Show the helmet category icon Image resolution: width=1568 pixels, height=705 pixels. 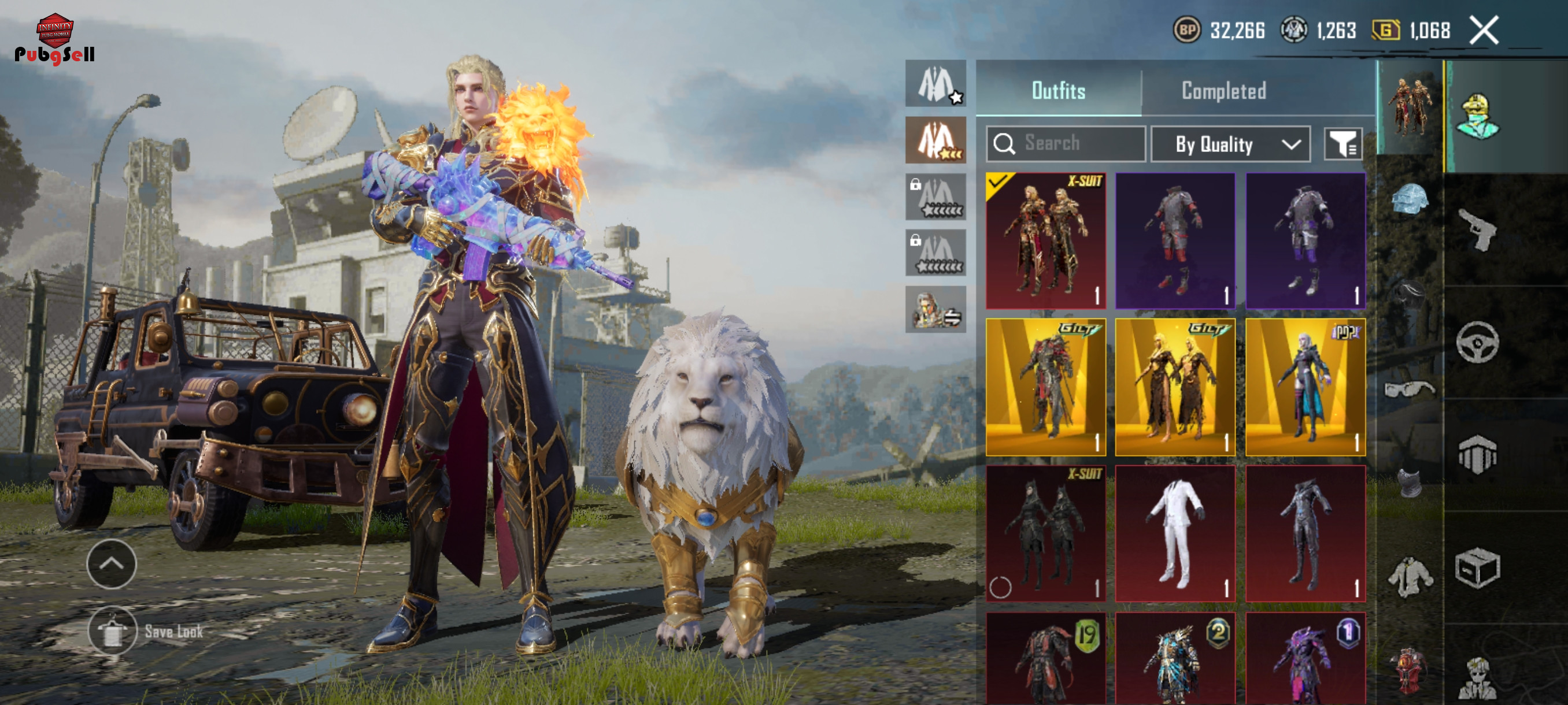(x=1409, y=199)
